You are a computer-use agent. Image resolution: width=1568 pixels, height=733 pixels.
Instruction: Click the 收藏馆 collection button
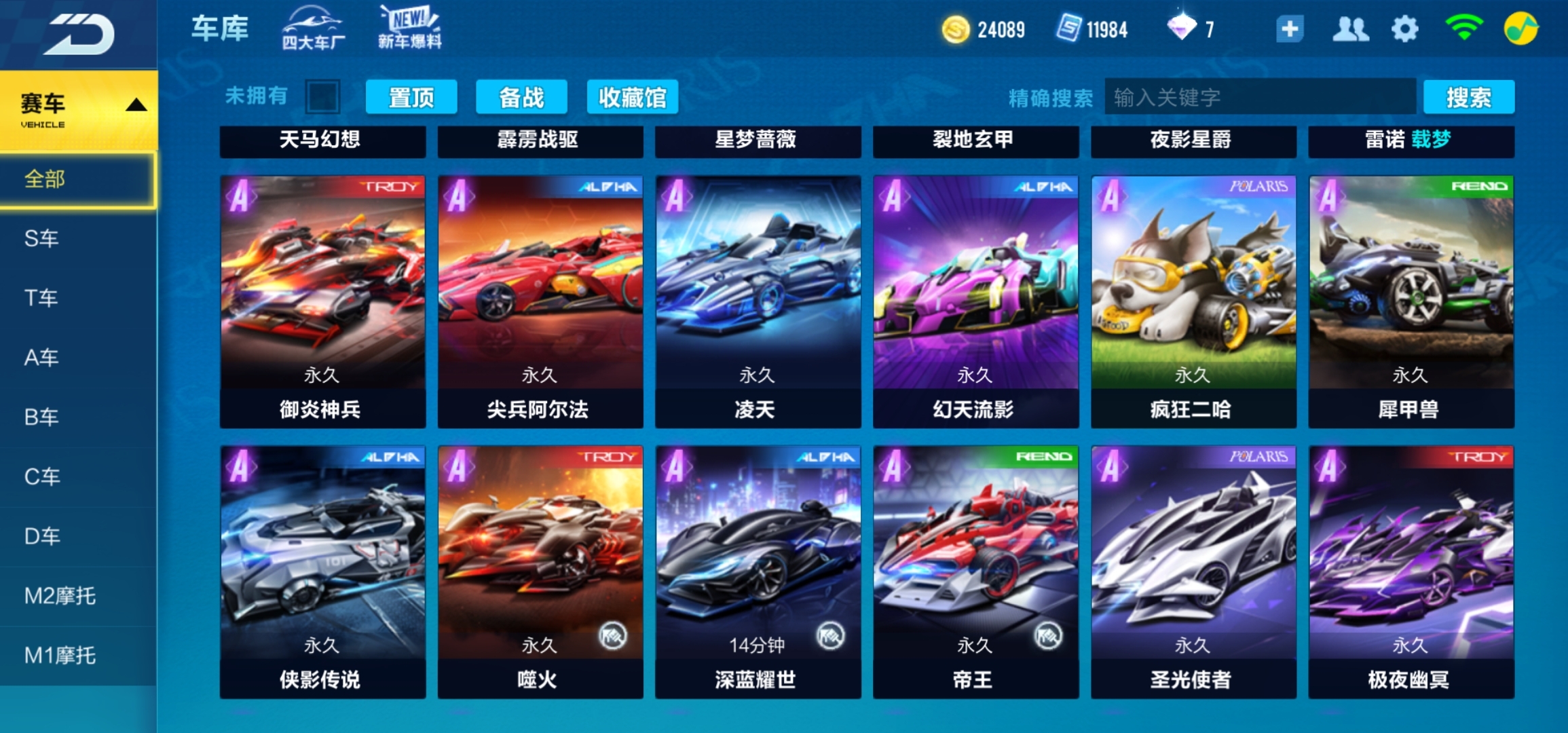631,96
